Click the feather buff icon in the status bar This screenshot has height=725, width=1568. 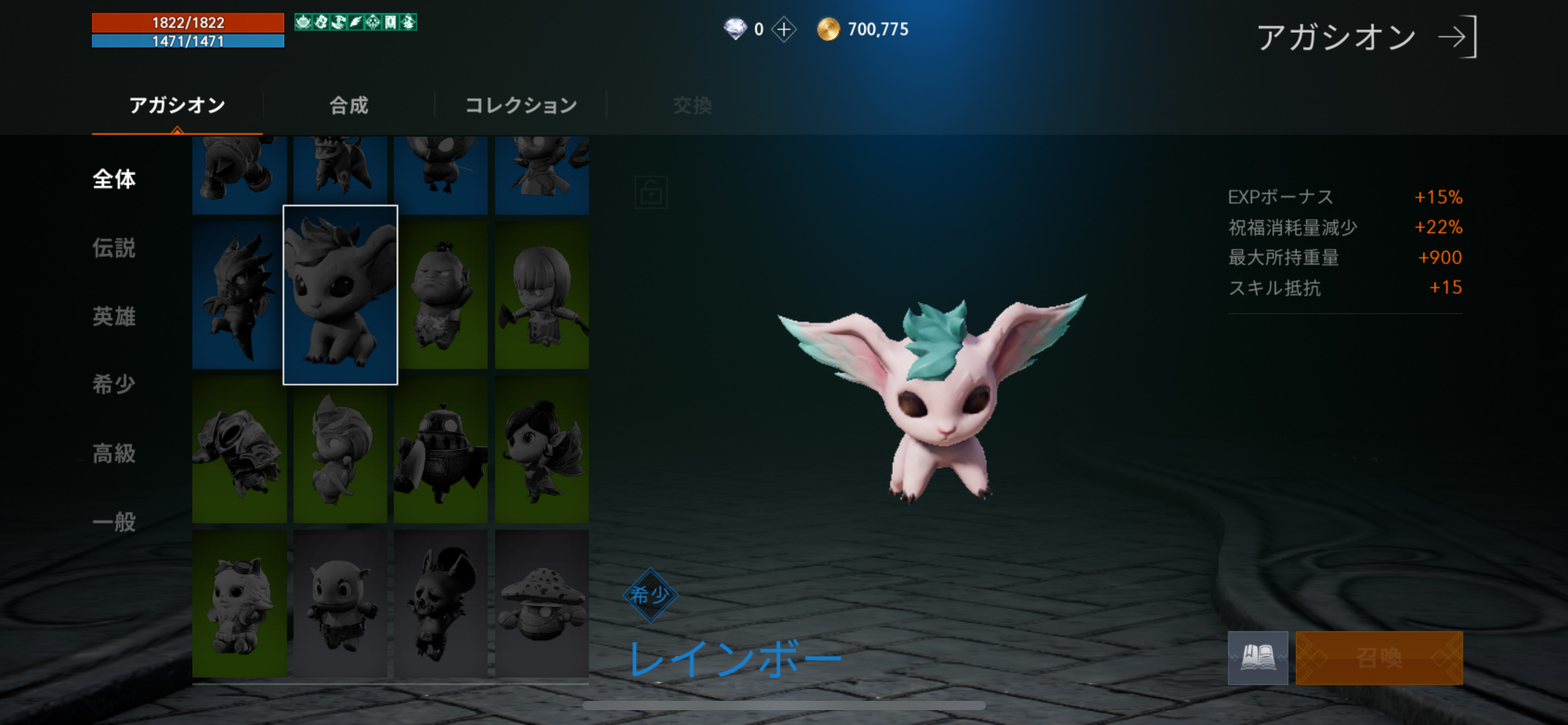tap(355, 22)
